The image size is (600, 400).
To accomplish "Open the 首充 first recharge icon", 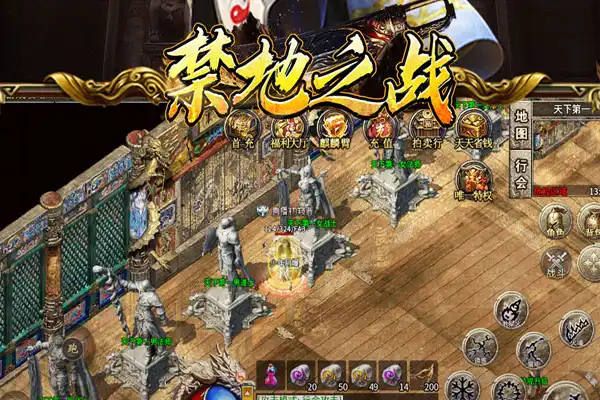I will [x=242, y=126].
